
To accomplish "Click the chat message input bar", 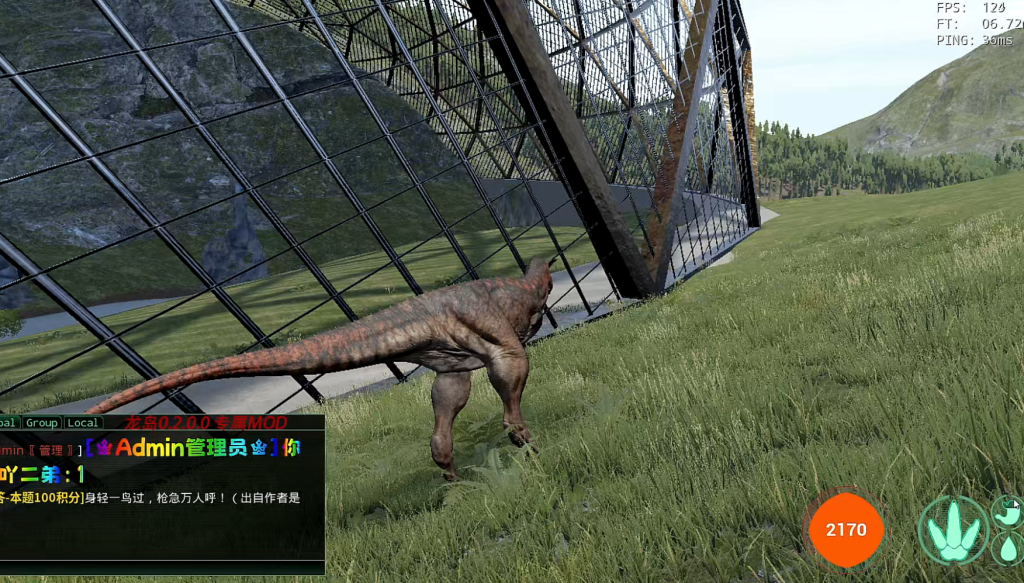I will [160, 566].
